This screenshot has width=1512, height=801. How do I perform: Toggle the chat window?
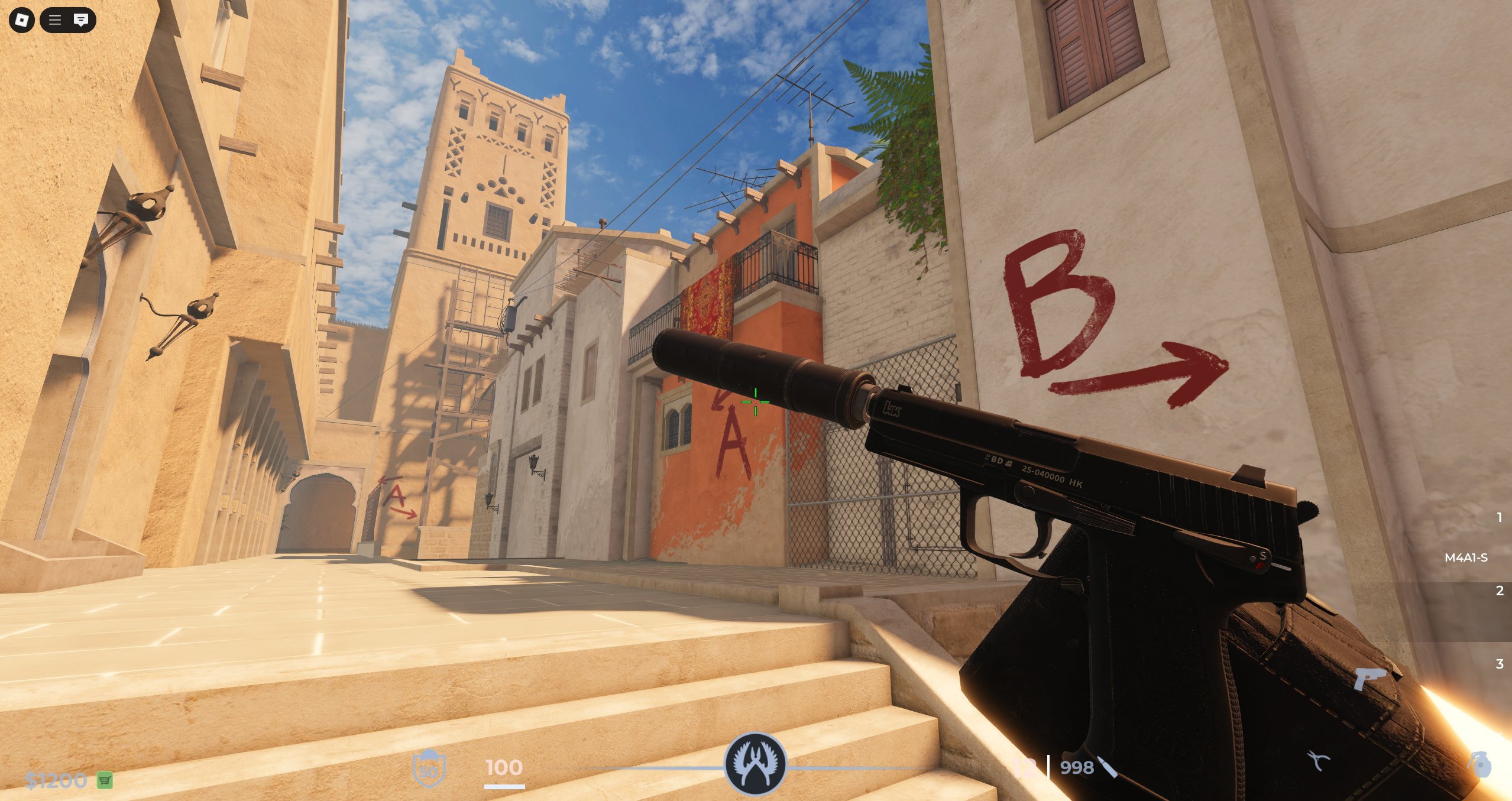pyautogui.click(x=81, y=20)
